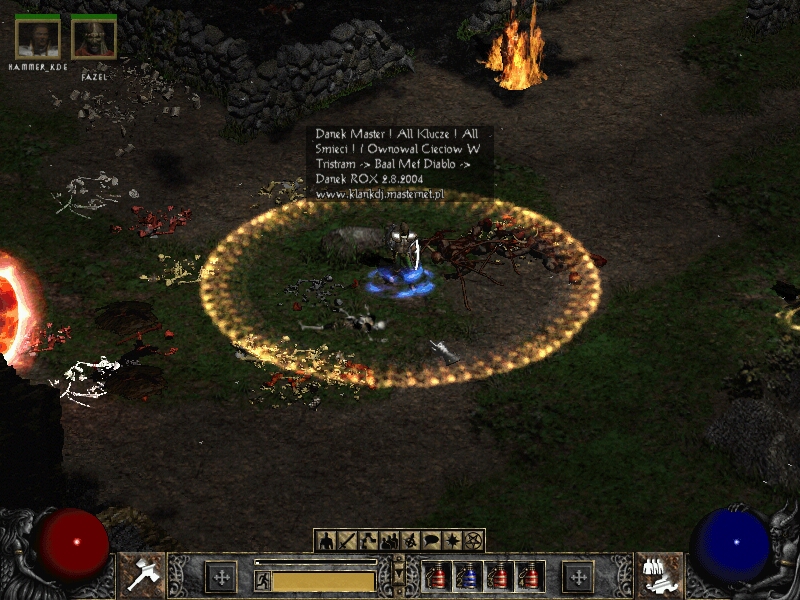Image resolution: width=800 pixels, height=600 pixels.
Task: Use the blue mana potion in belt
Action: coord(466,576)
